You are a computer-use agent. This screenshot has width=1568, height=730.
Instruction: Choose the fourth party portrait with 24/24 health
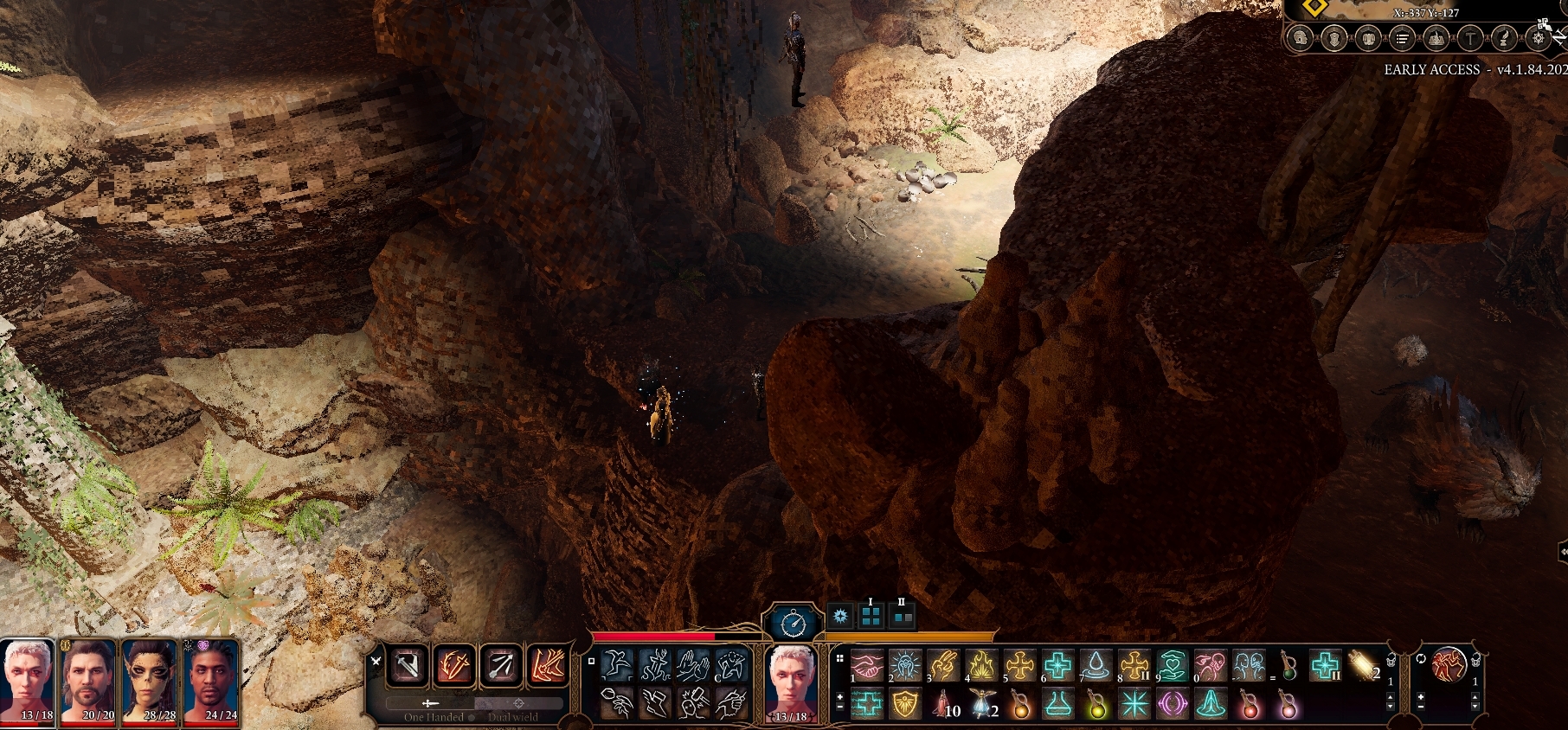(210, 682)
